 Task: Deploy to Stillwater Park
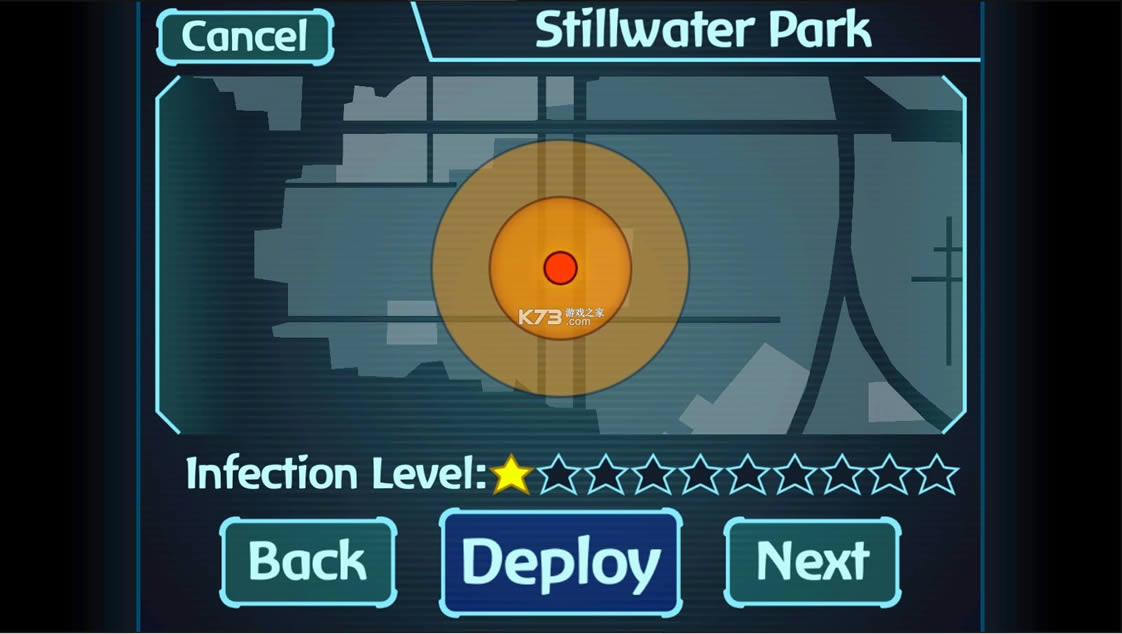[x=560, y=561]
